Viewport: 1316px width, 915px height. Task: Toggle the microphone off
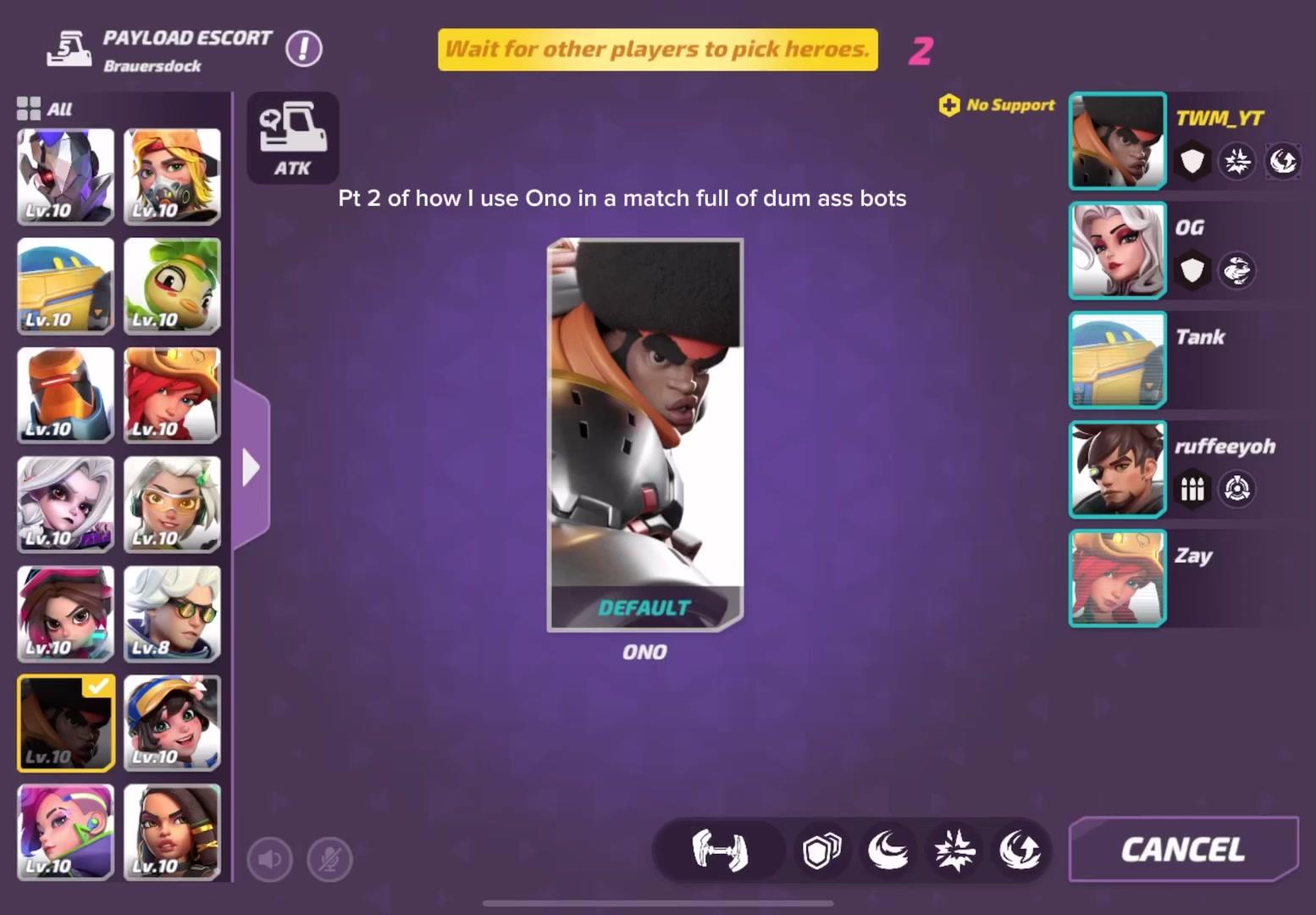click(329, 858)
